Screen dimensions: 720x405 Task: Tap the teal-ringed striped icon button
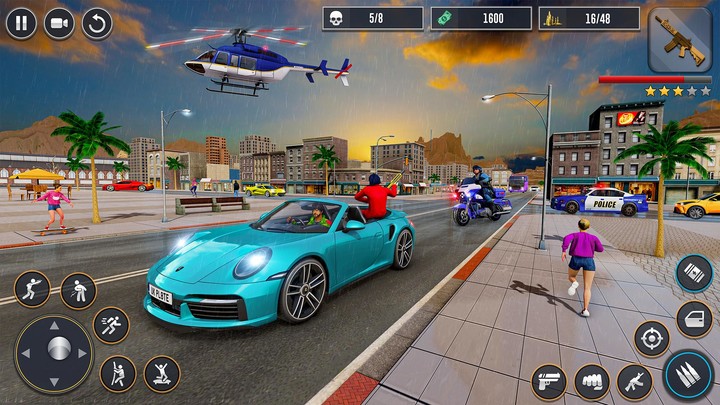694,273
